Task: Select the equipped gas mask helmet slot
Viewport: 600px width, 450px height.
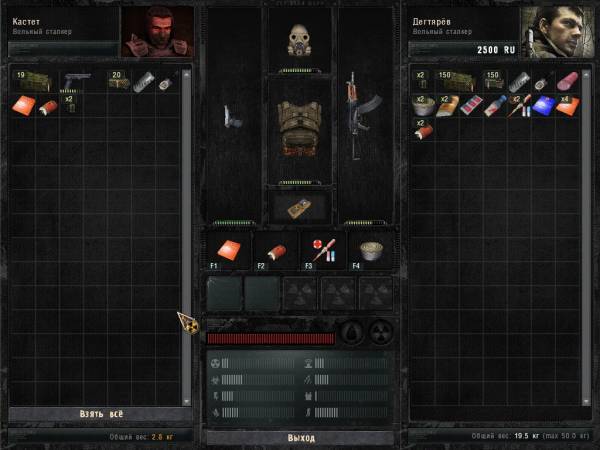Action: click(300, 40)
